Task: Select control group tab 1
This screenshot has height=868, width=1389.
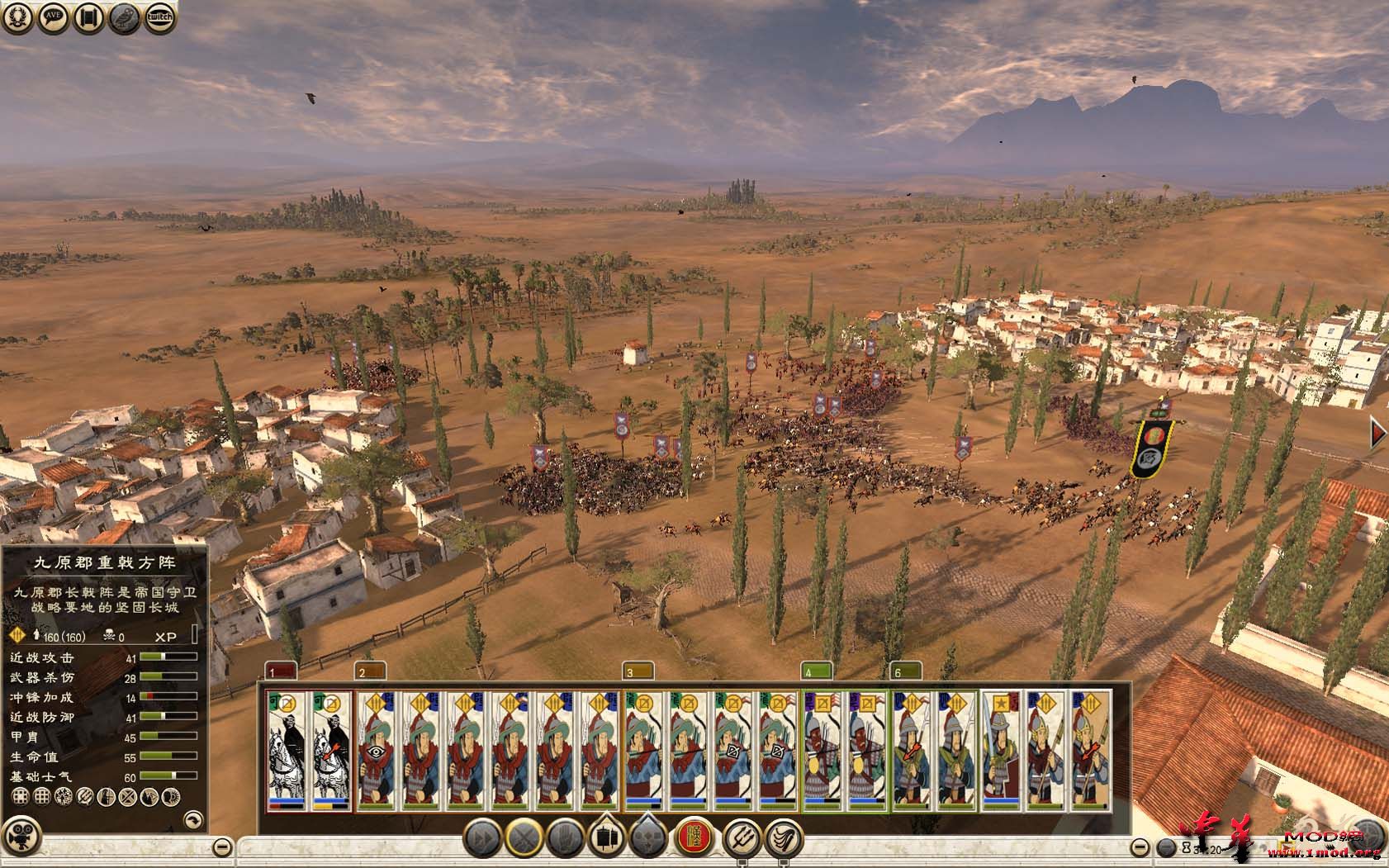Action: [279, 672]
